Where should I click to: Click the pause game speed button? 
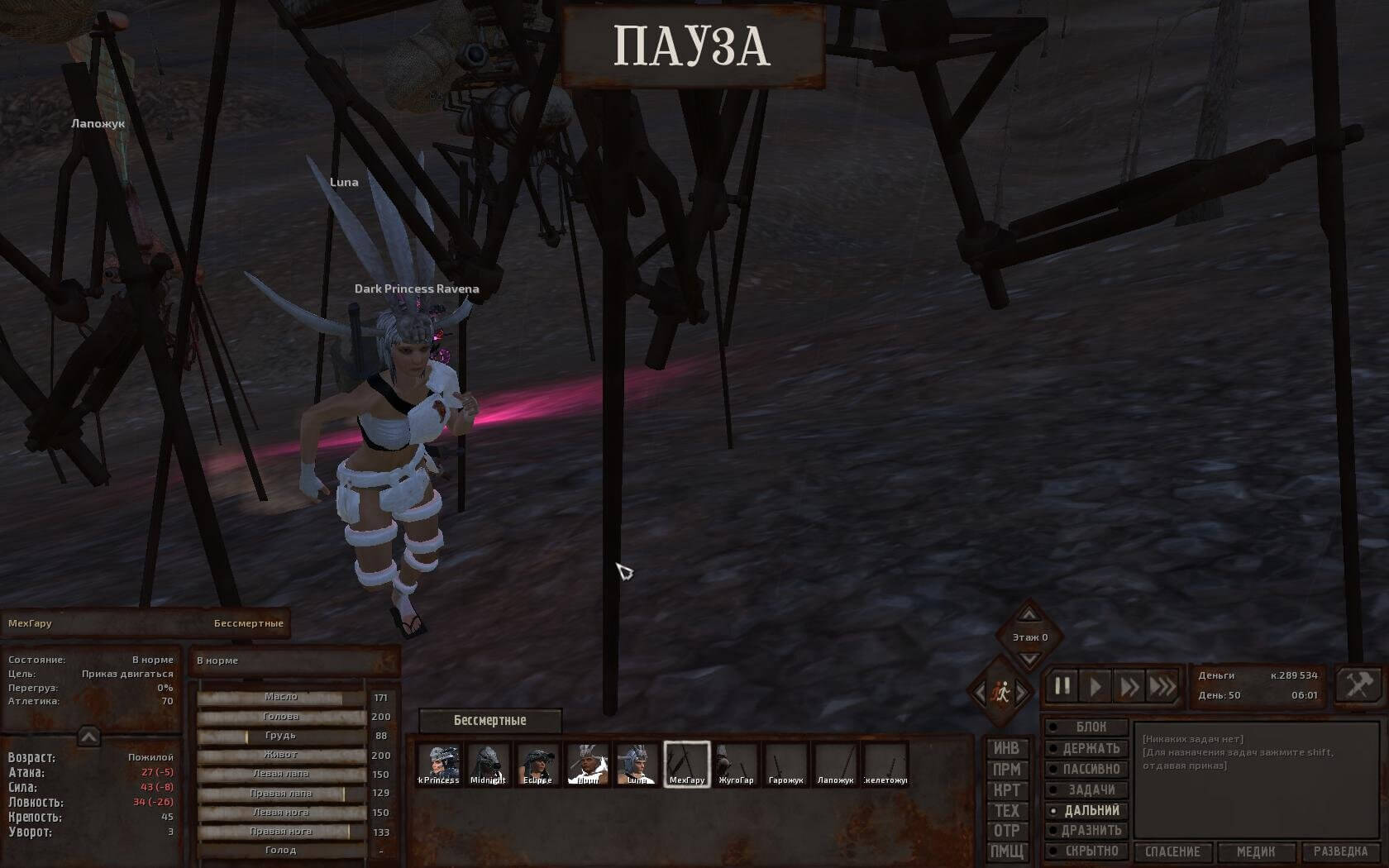coord(1062,686)
